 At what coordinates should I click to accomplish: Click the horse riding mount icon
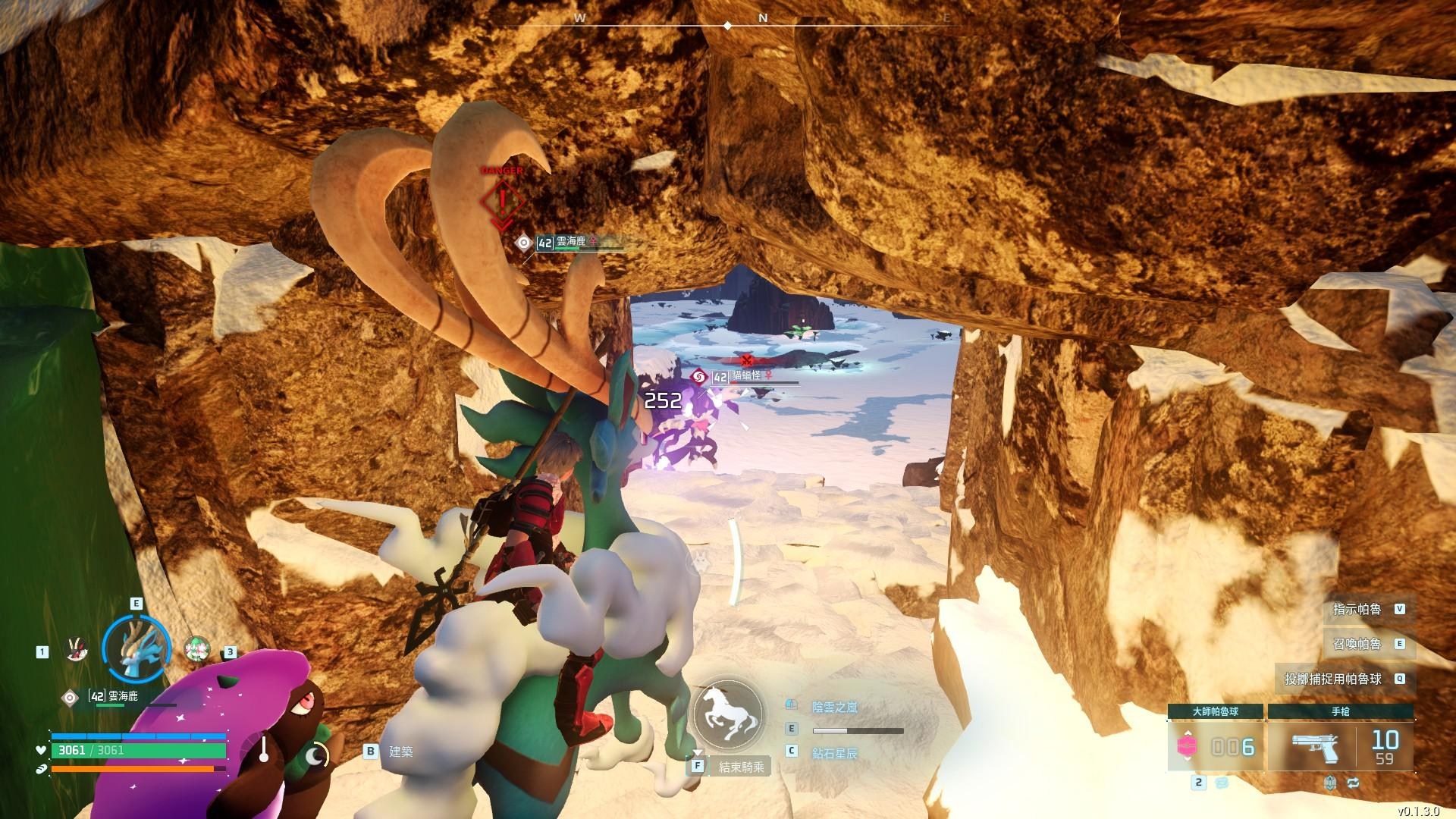(727, 714)
